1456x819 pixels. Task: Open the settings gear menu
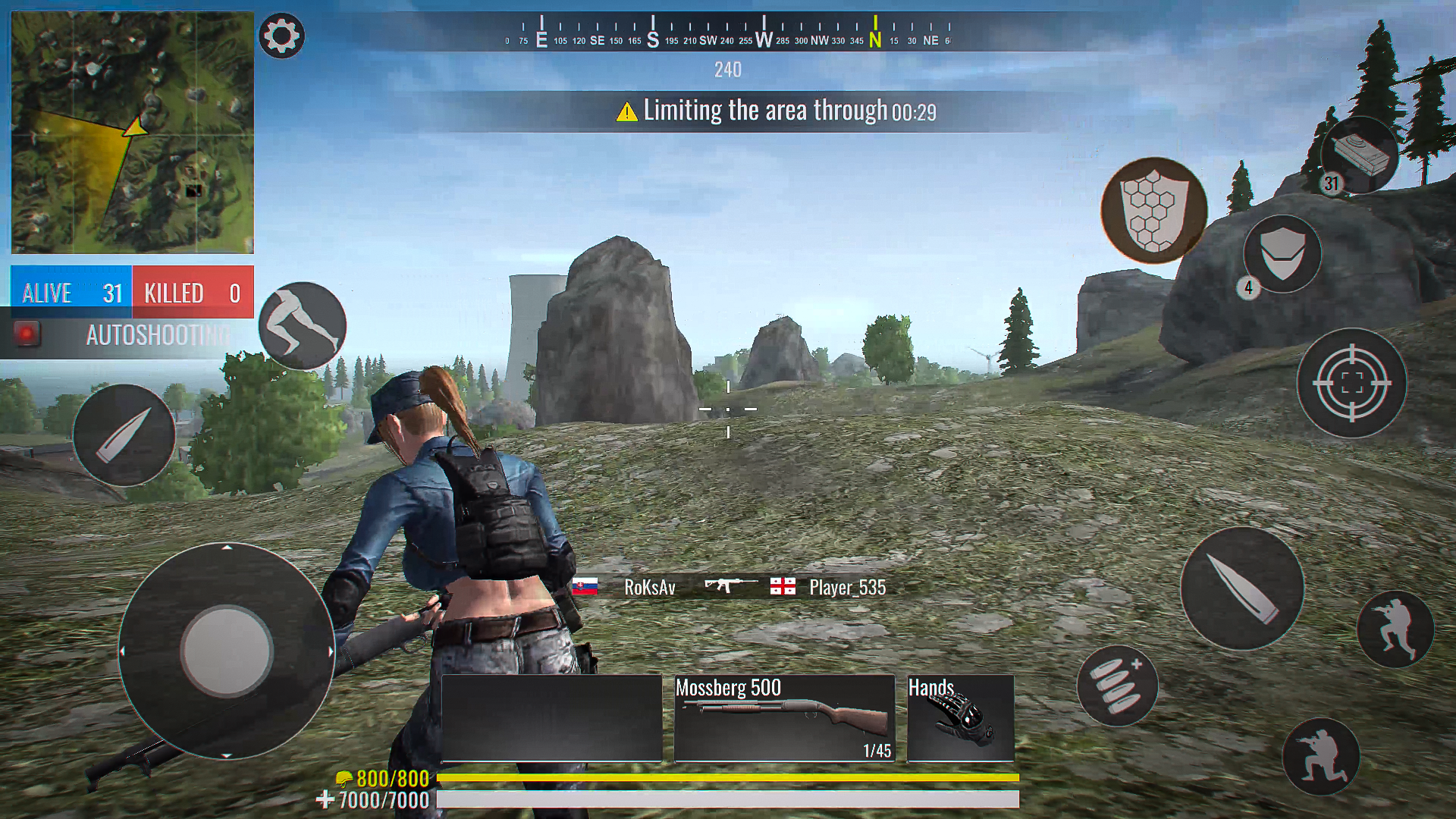(281, 36)
